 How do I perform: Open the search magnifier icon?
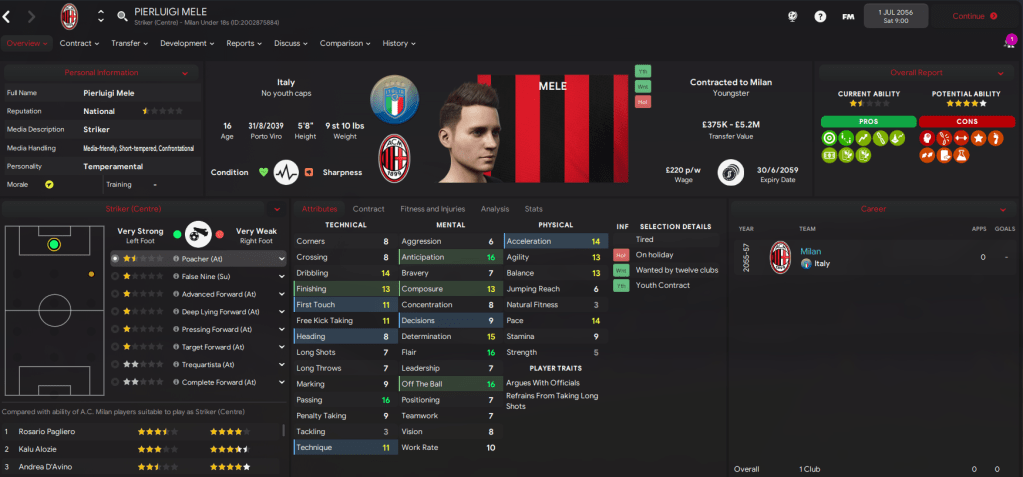(122, 16)
